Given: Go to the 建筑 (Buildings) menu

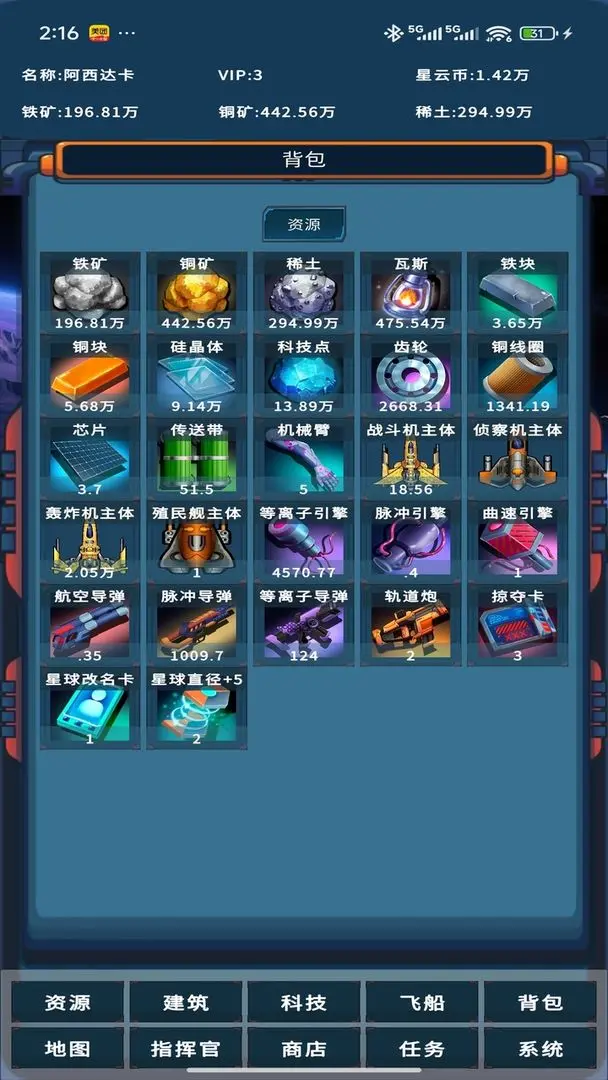Looking at the screenshot, I should (x=186, y=1002).
